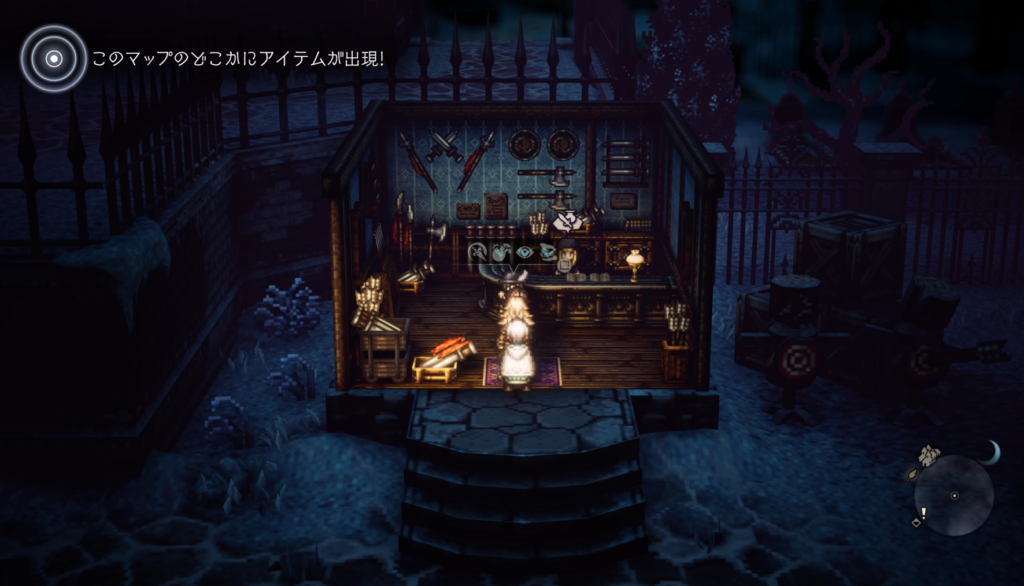Click the leaf marker beside the minimap
Viewport: 1024px width, 586px height.
(x=910, y=475)
